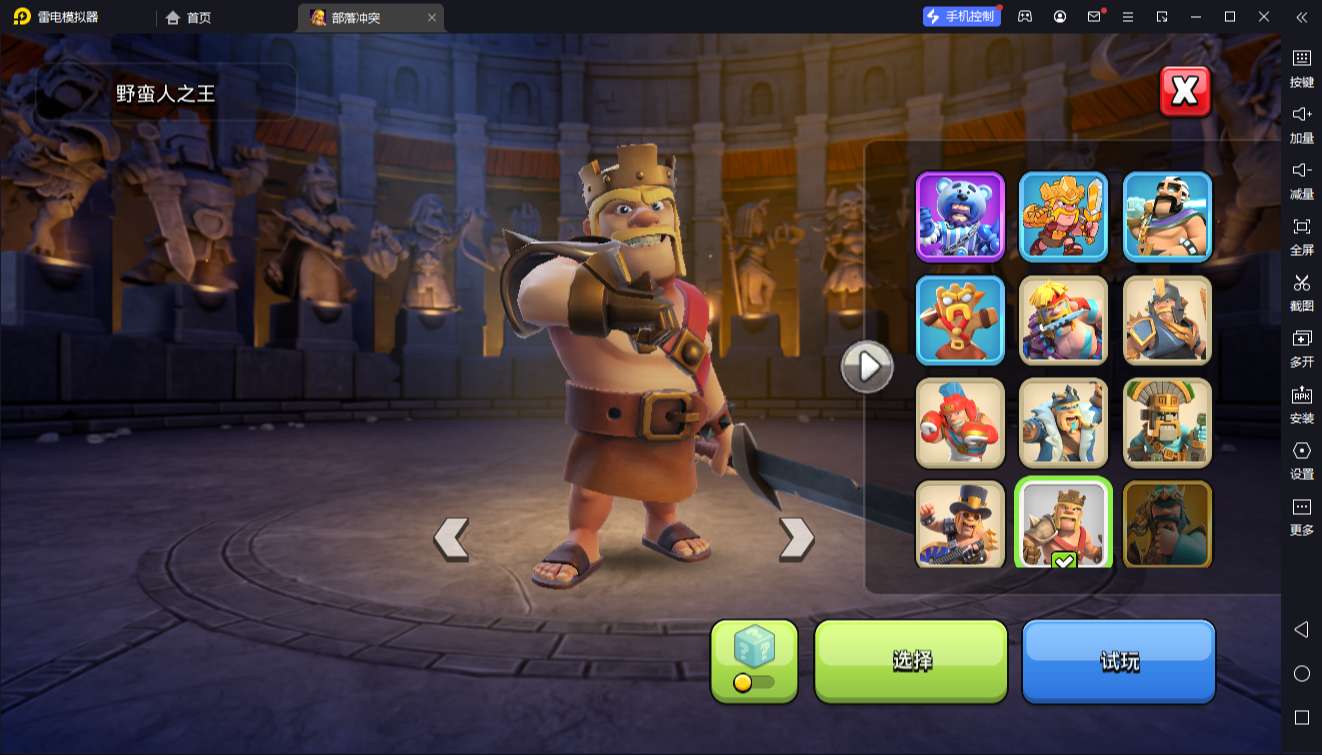
Task: Try out the skin with 试玩
Action: [x=1118, y=661]
